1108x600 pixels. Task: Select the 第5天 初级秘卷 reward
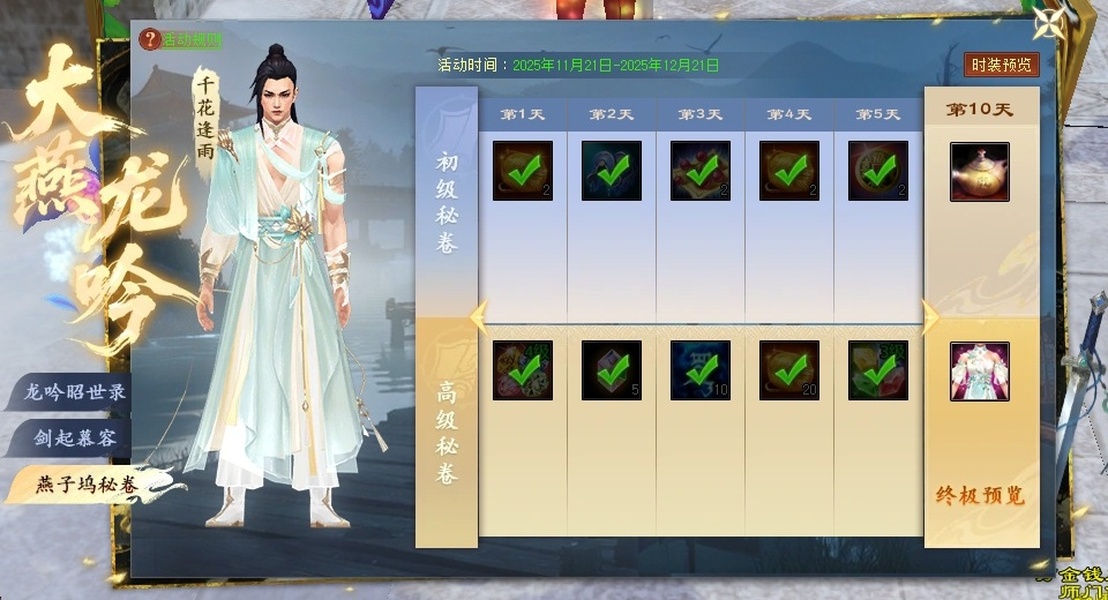click(878, 171)
